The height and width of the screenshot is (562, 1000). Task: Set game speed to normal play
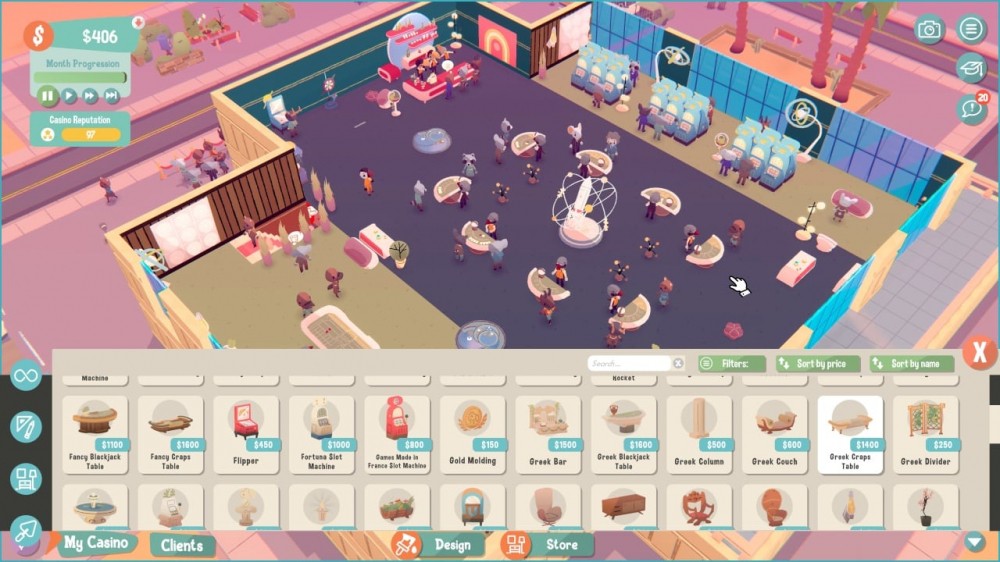pyautogui.click(x=69, y=96)
